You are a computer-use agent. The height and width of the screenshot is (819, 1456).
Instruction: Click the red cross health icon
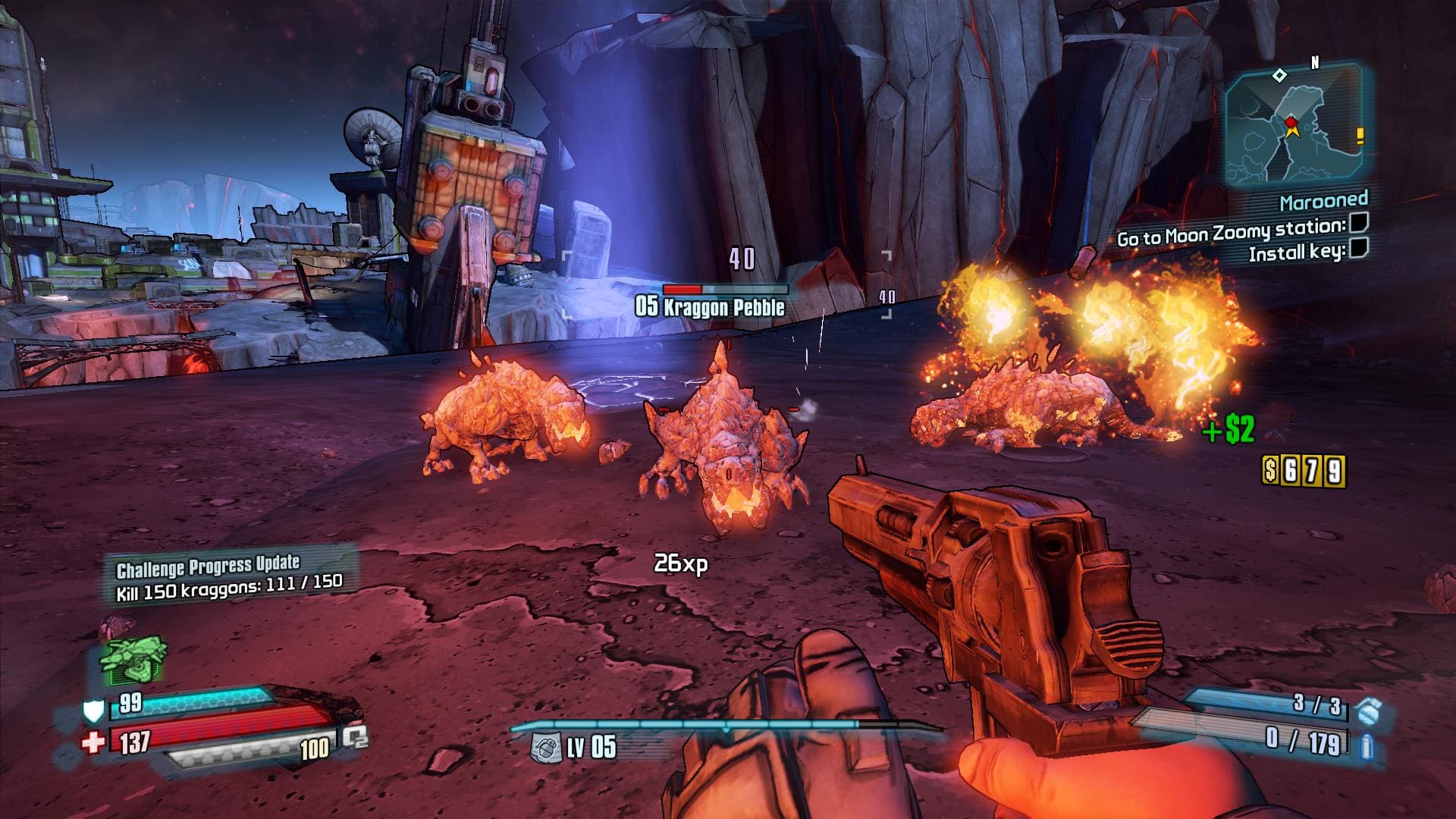(x=93, y=742)
